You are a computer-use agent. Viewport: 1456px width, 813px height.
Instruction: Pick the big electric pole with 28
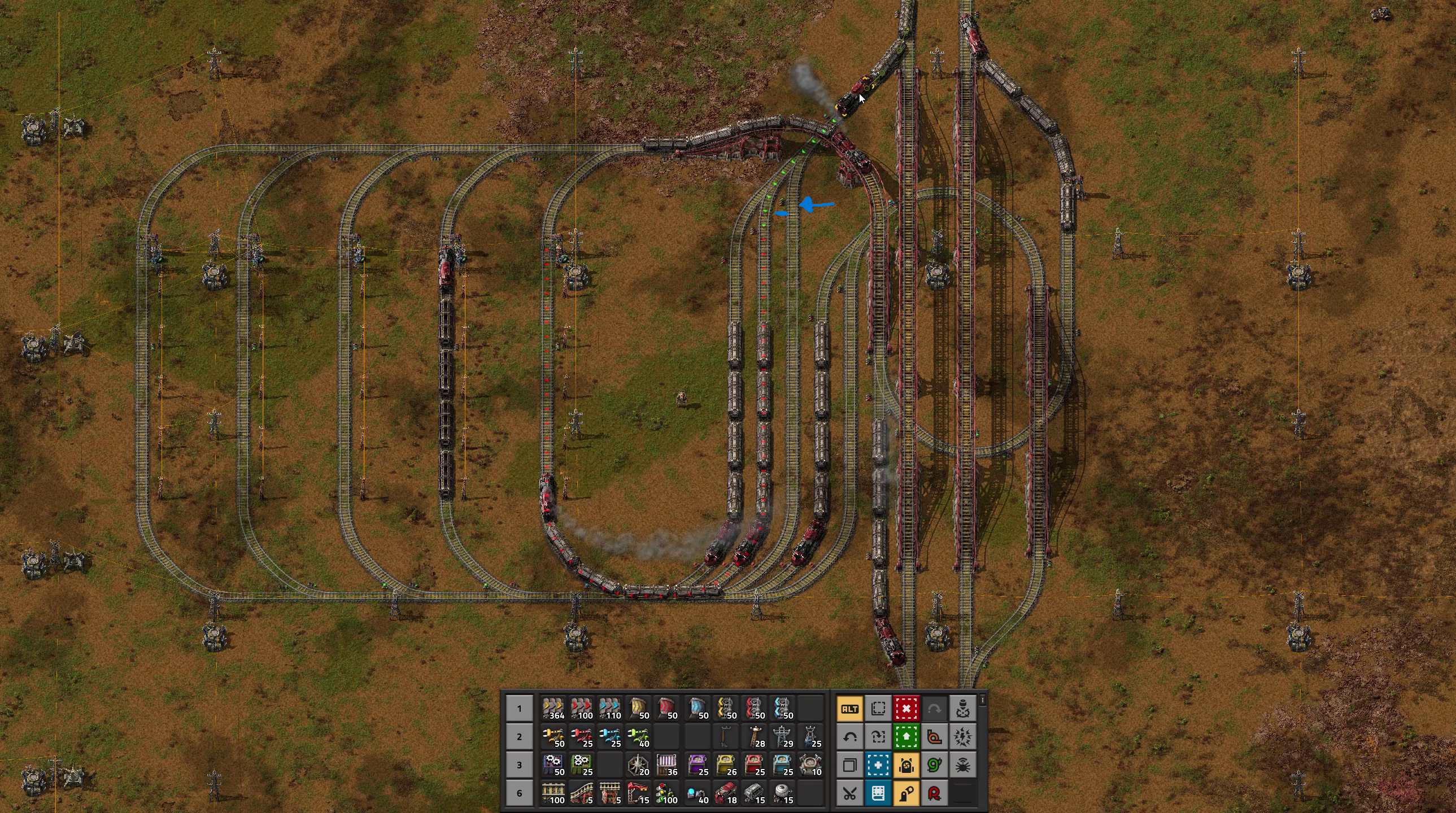(x=754, y=737)
